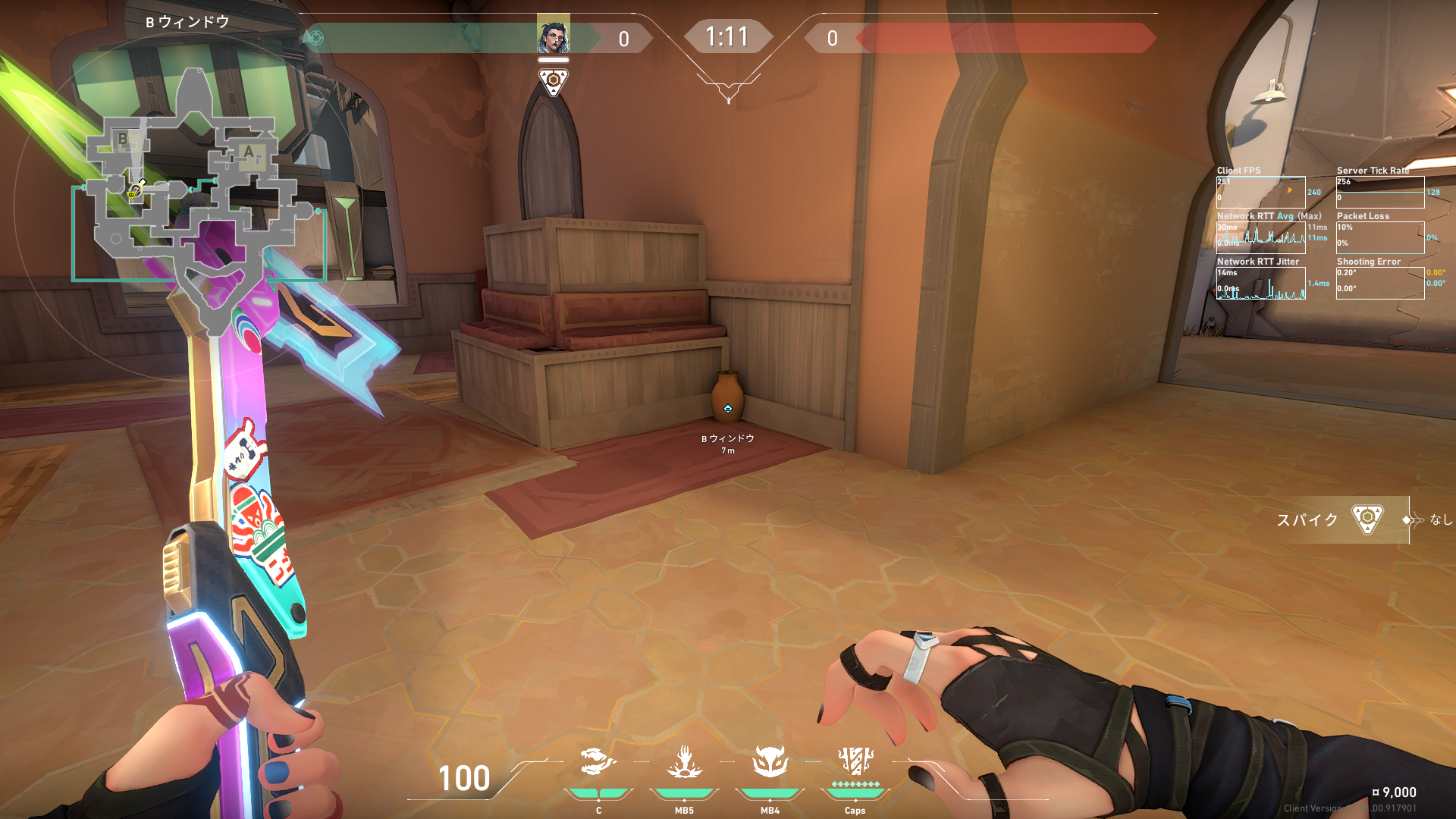This screenshot has width=1456, height=819.
Task: Click the Shooting Error graph
Action: pyautogui.click(x=1379, y=284)
